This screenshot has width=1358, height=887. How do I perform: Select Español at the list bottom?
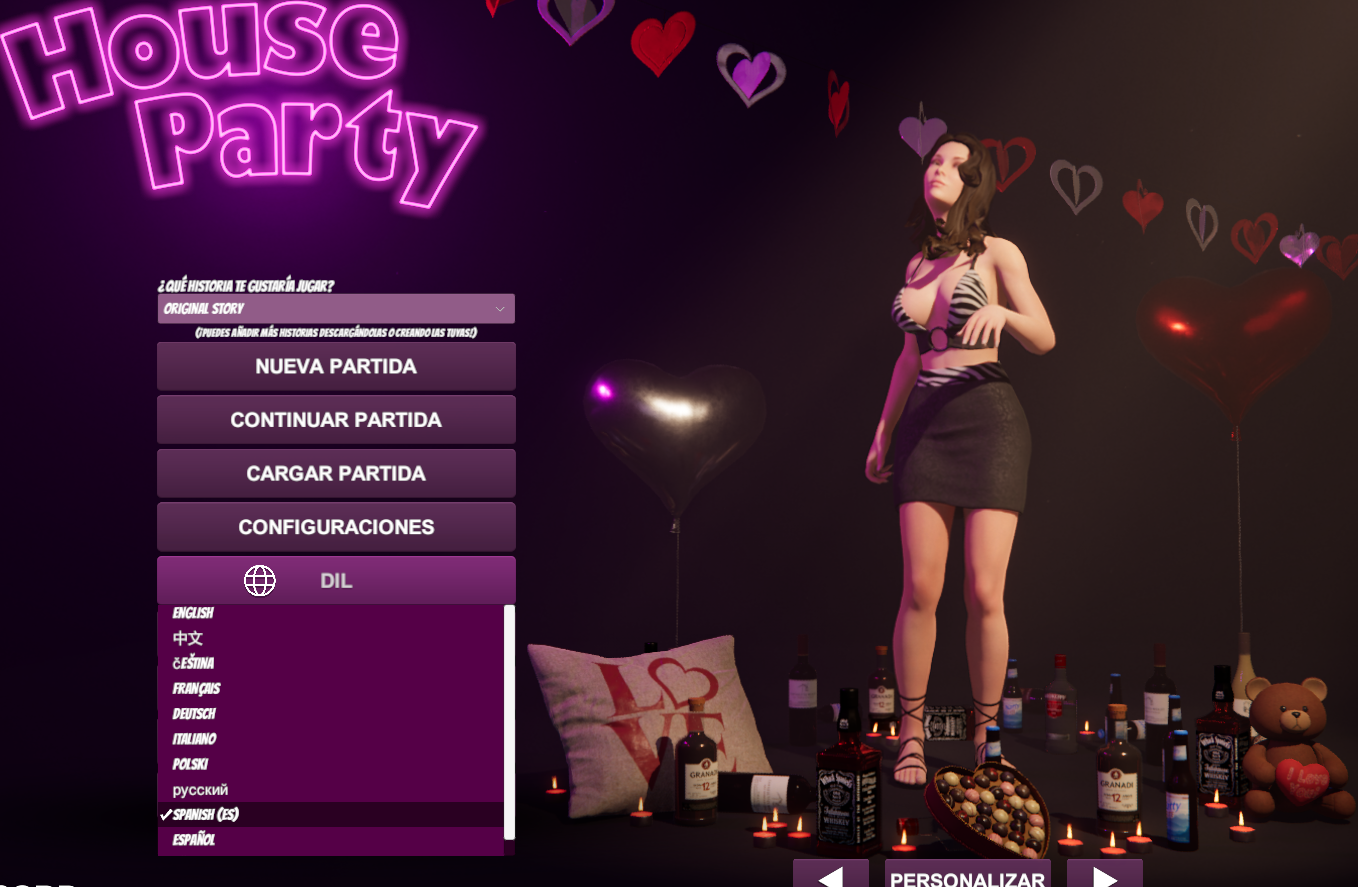pos(195,840)
